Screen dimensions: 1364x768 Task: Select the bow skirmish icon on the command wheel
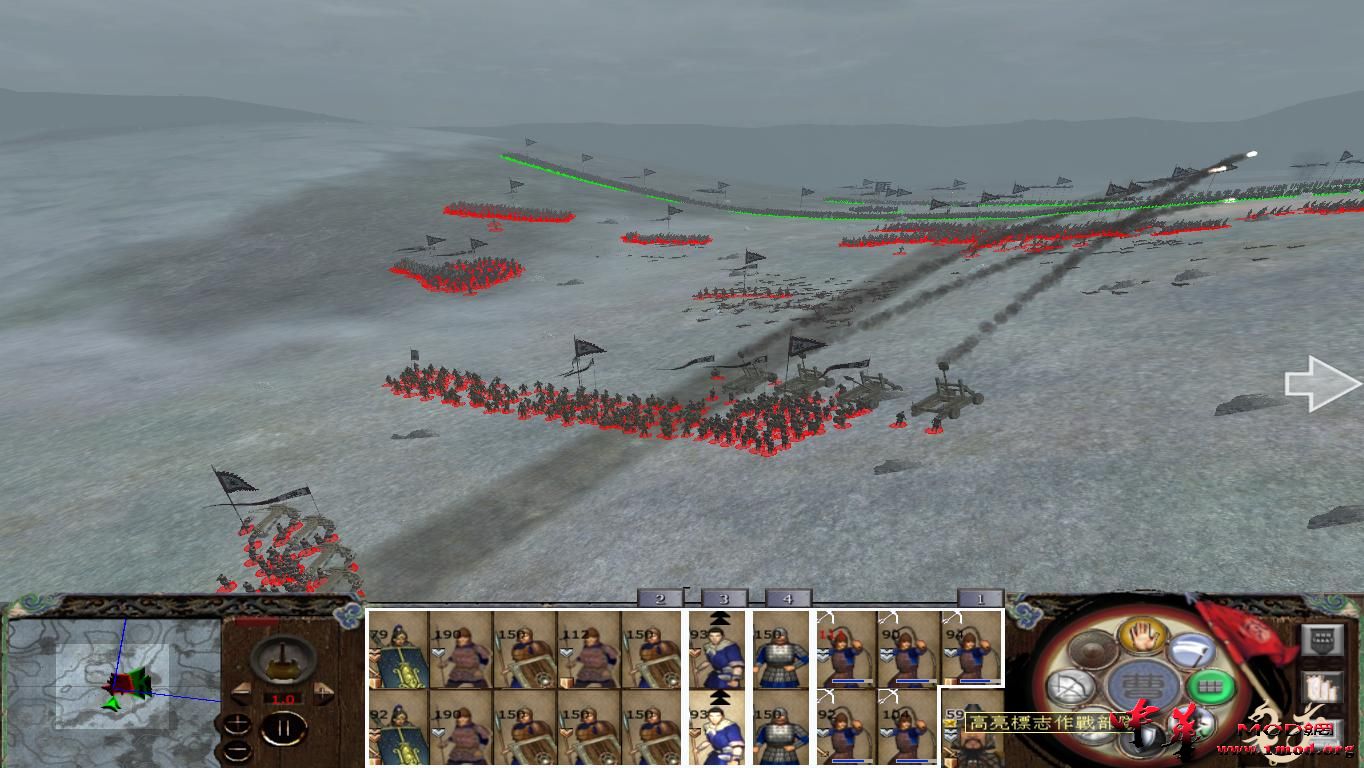1070,686
